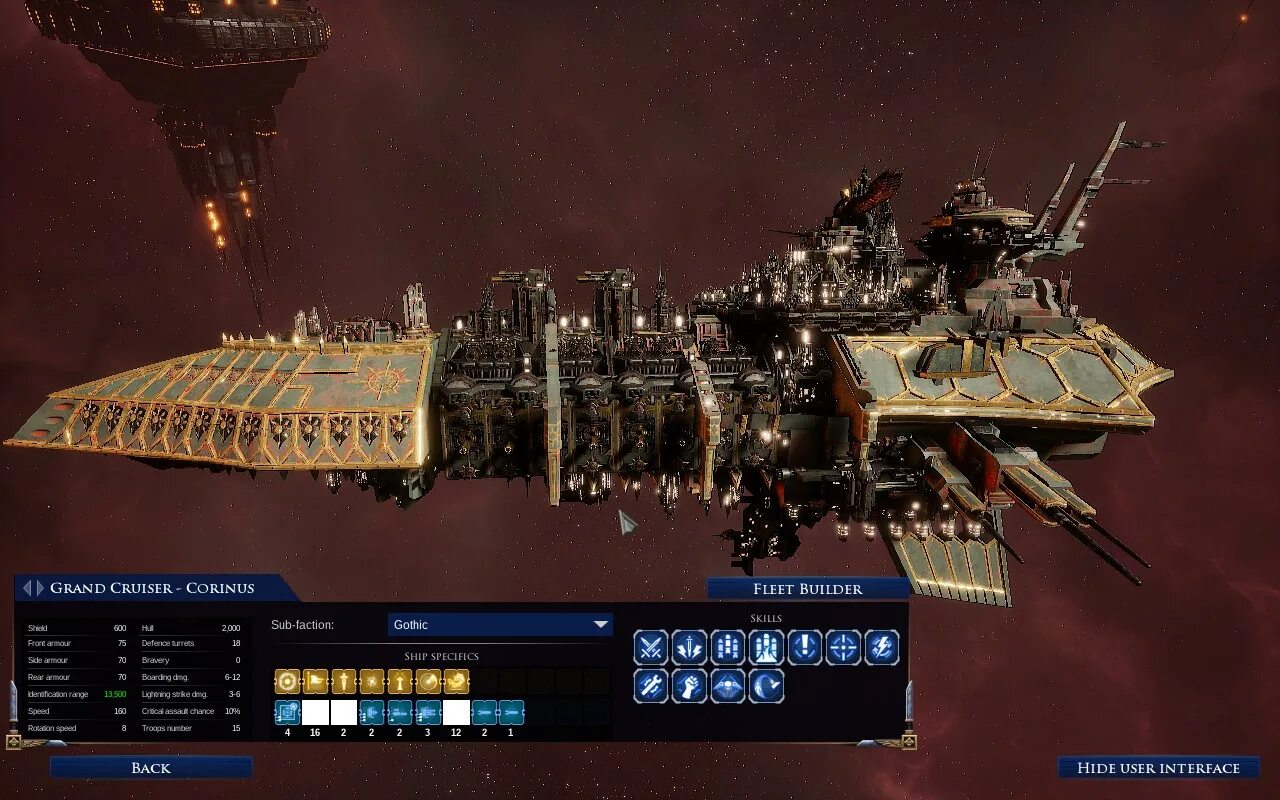Select the gold radar sweep ship specific
The width and height of the screenshot is (1280, 800).
[x=428, y=682]
